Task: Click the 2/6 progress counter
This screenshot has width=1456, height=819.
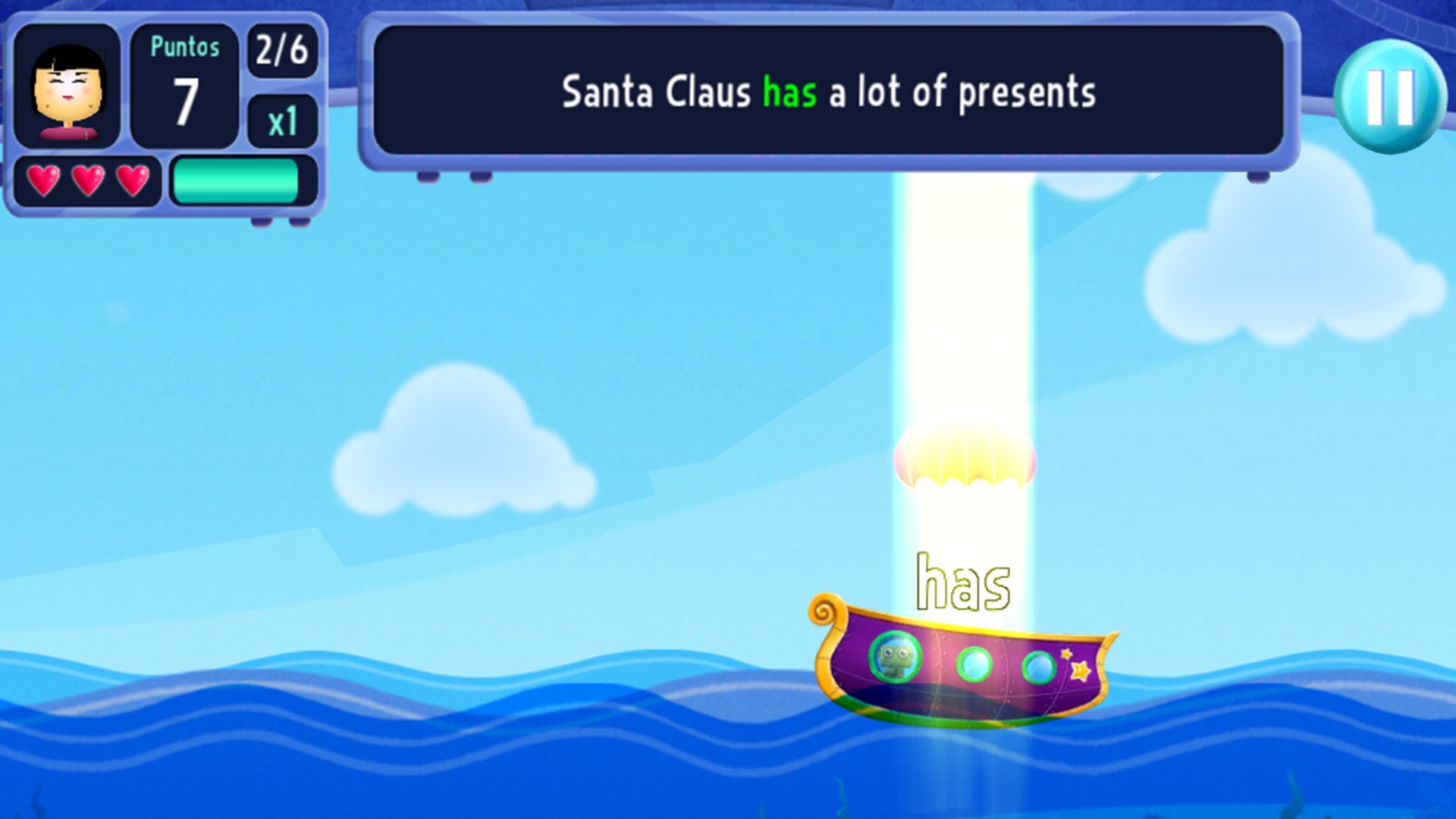Action: click(x=281, y=52)
